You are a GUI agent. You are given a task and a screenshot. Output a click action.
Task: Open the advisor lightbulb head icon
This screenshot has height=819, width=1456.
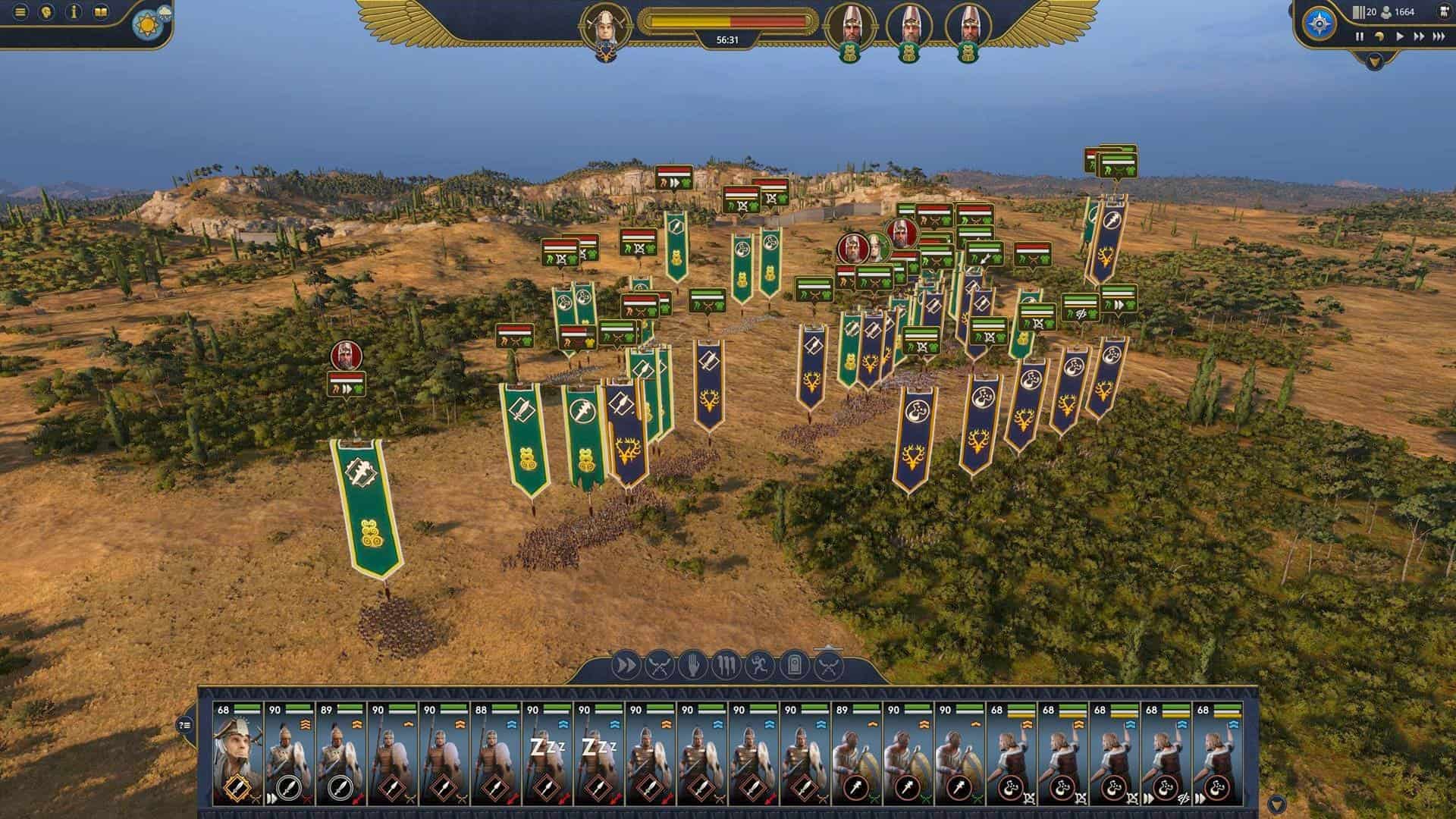47,12
